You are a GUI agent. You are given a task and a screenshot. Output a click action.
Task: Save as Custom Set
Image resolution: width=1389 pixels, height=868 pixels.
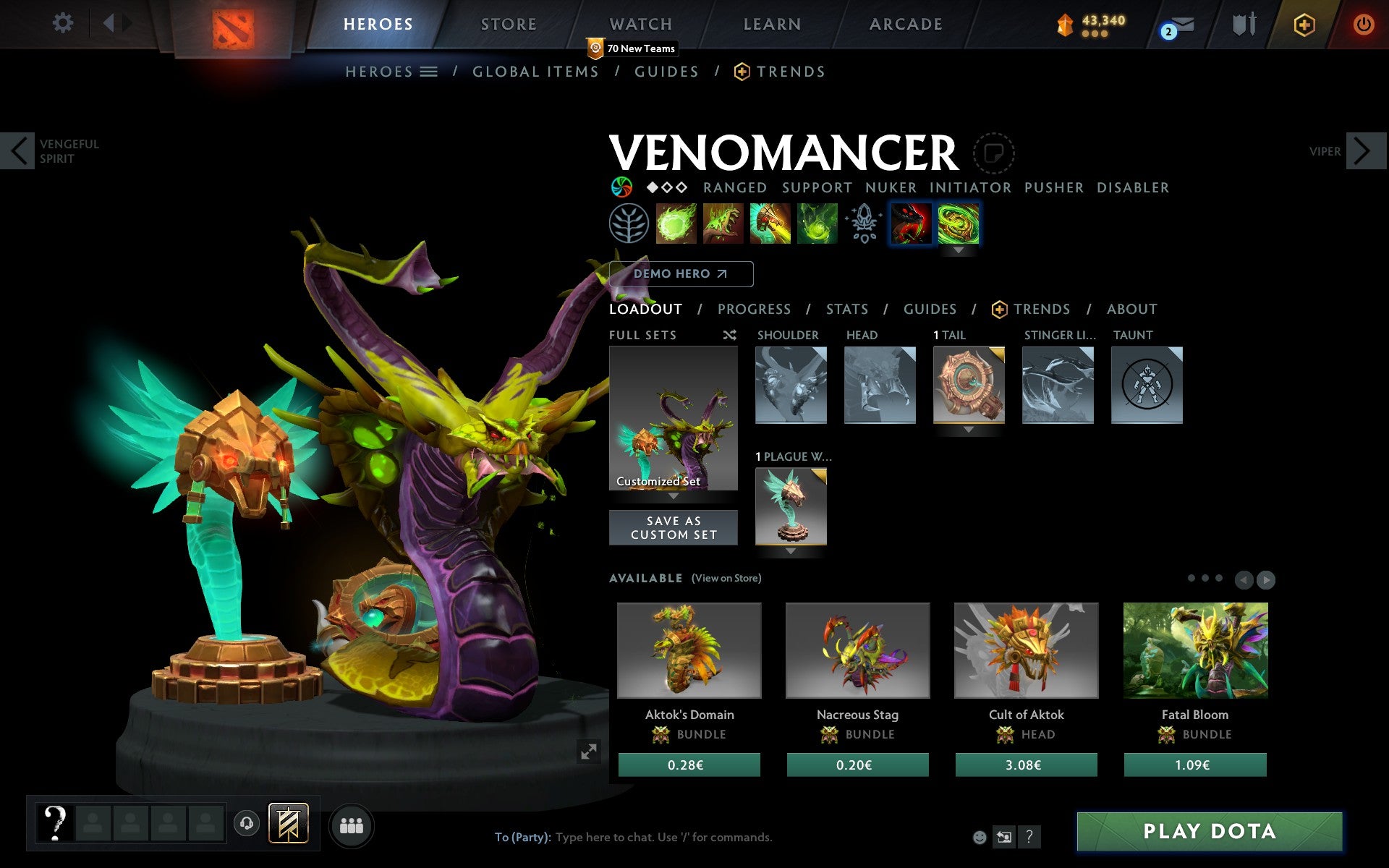(x=673, y=528)
